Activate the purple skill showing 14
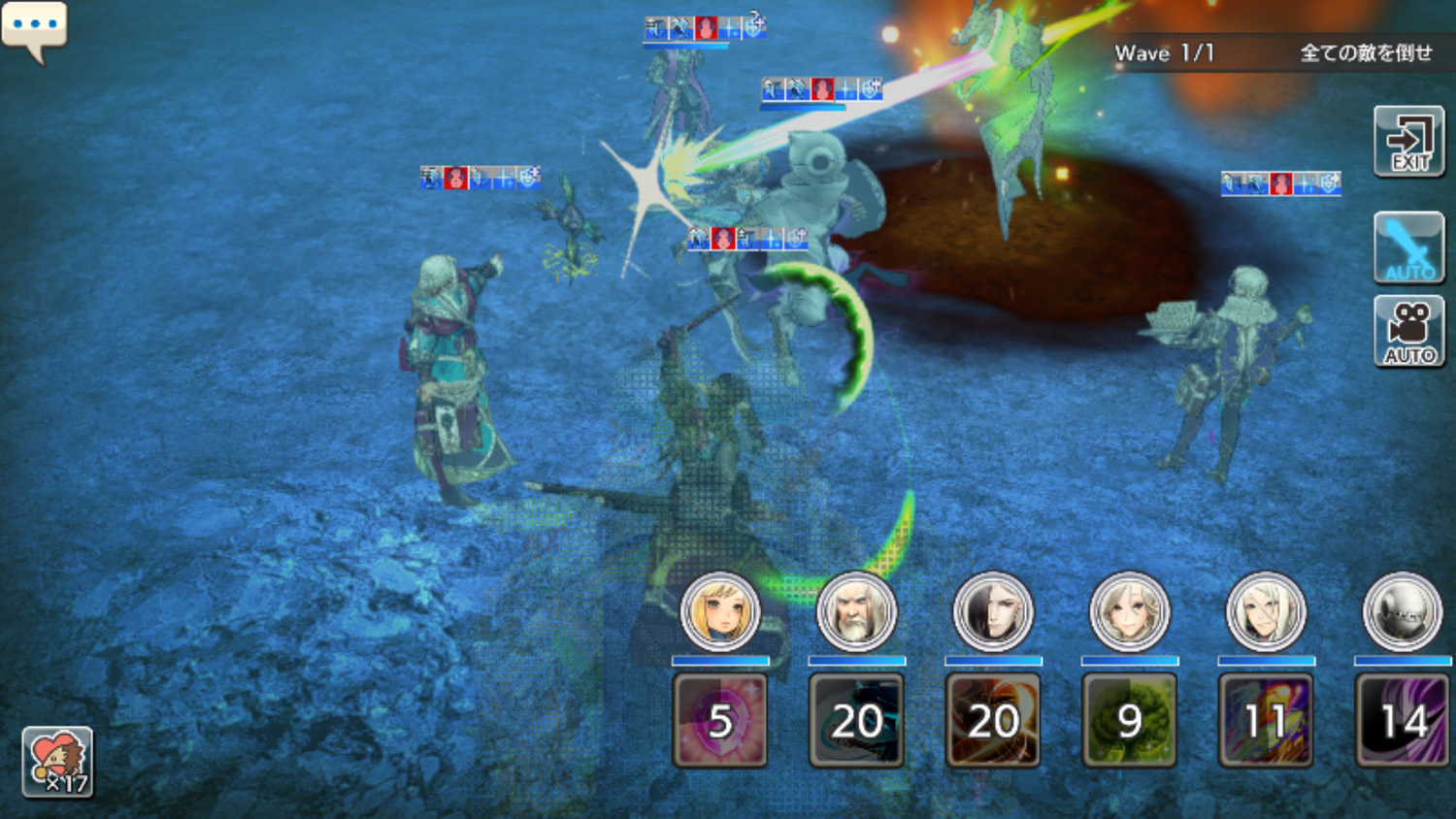The image size is (1456, 819). [1403, 721]
